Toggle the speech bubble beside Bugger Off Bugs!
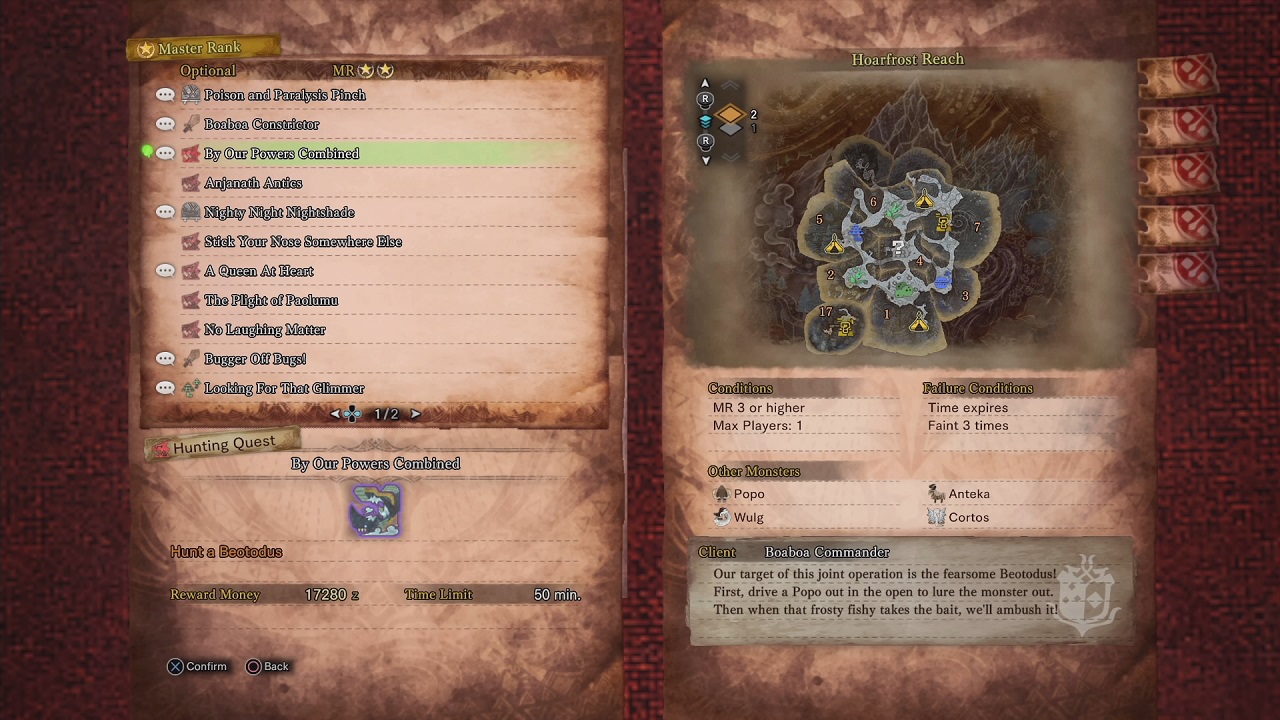 click(164, 358)
